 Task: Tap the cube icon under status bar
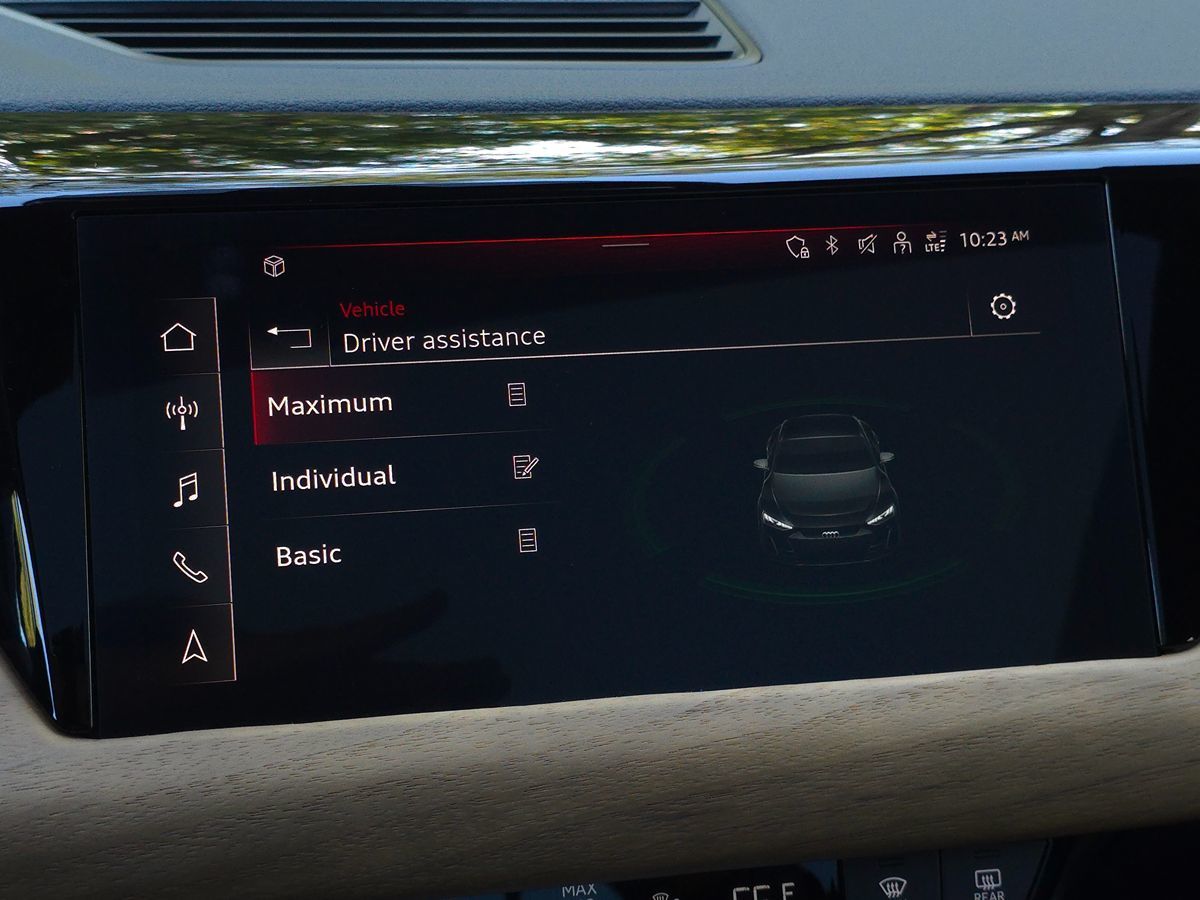[x=274, y=266]
